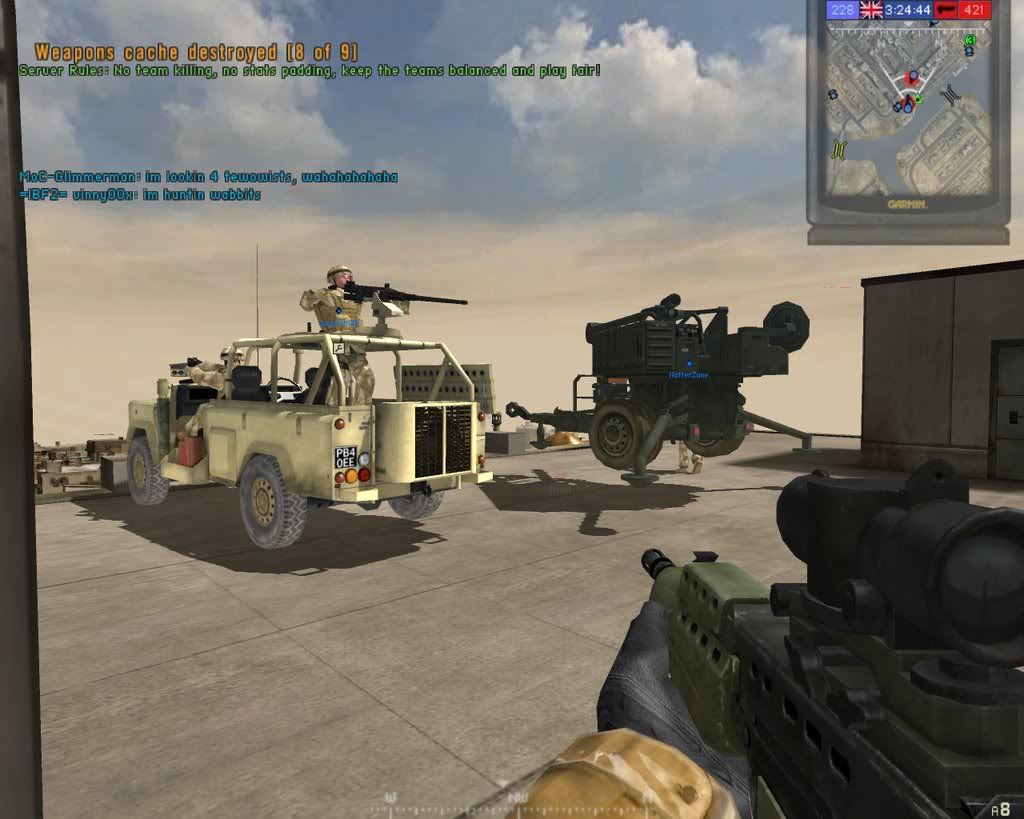The height and width of the screenshot is (819, 1024).
Task: Click MoC-Glimmerman's chat message
Action: point(208,177)
